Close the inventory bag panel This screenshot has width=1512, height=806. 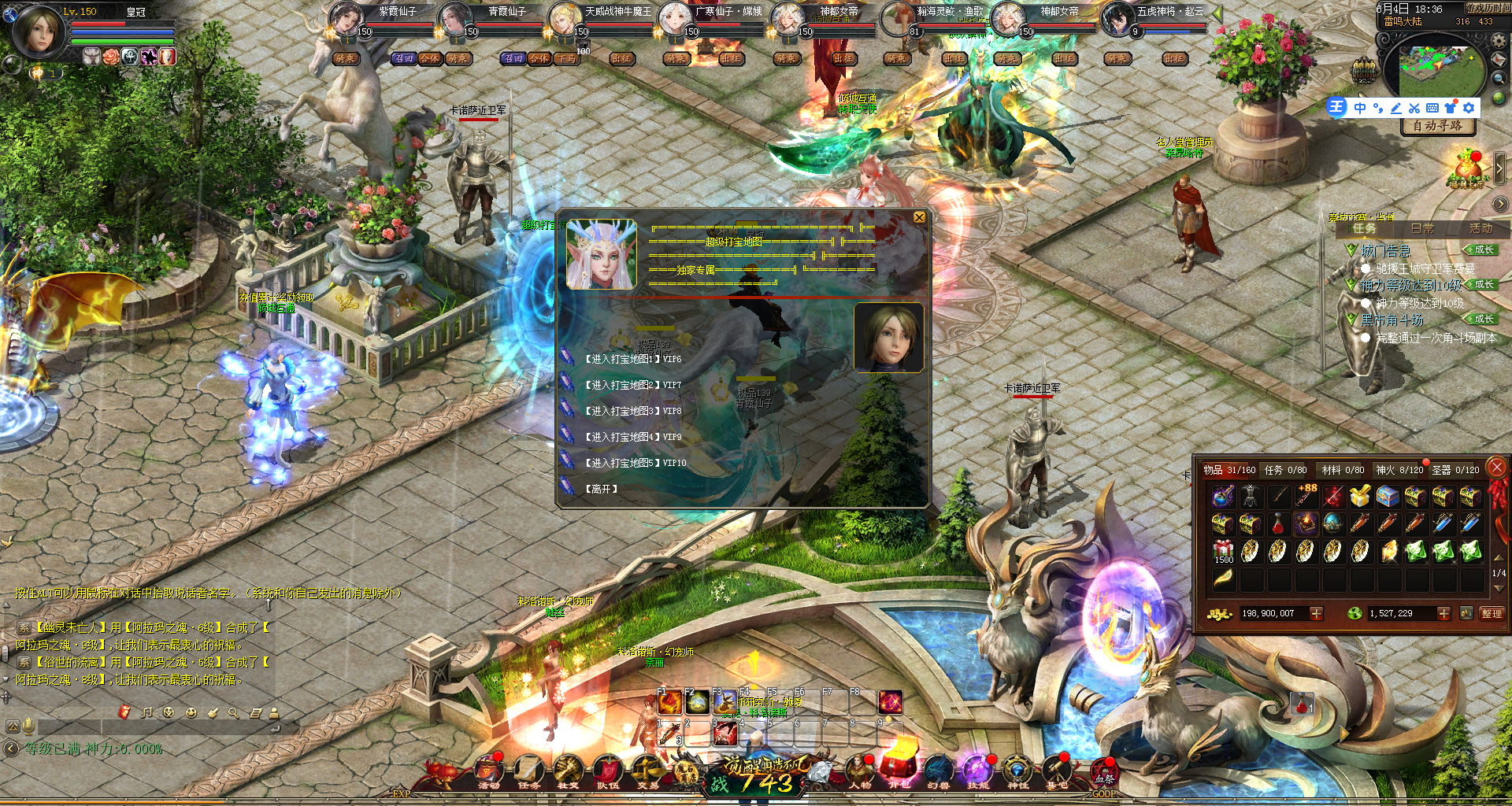(x=1497, y=468)
